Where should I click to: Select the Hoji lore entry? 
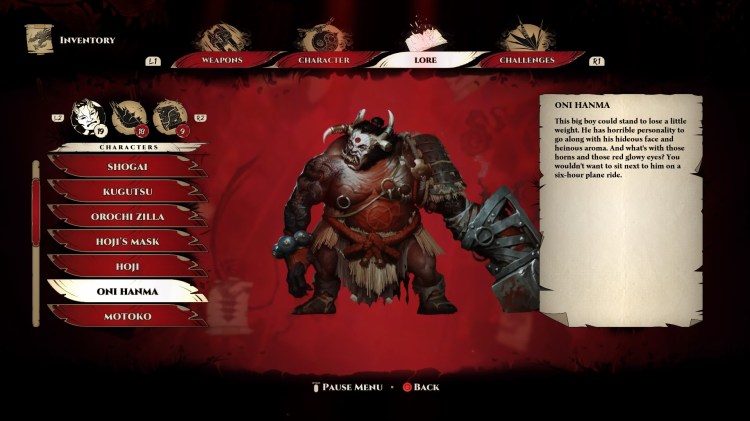click(x=127, y=266)
